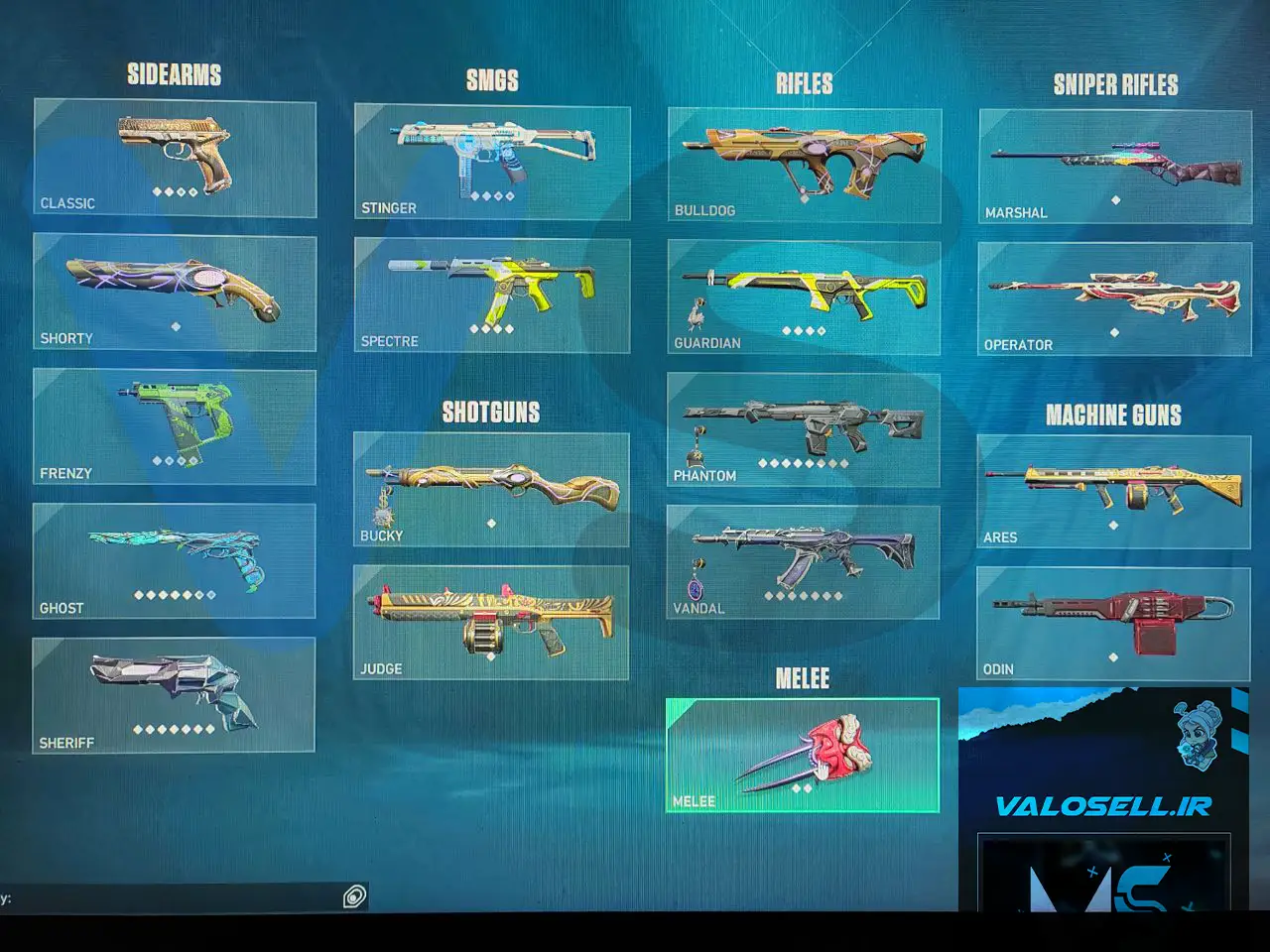Select the Classic sidearm tile
The image size is (1270, 952).
(175, 159)
